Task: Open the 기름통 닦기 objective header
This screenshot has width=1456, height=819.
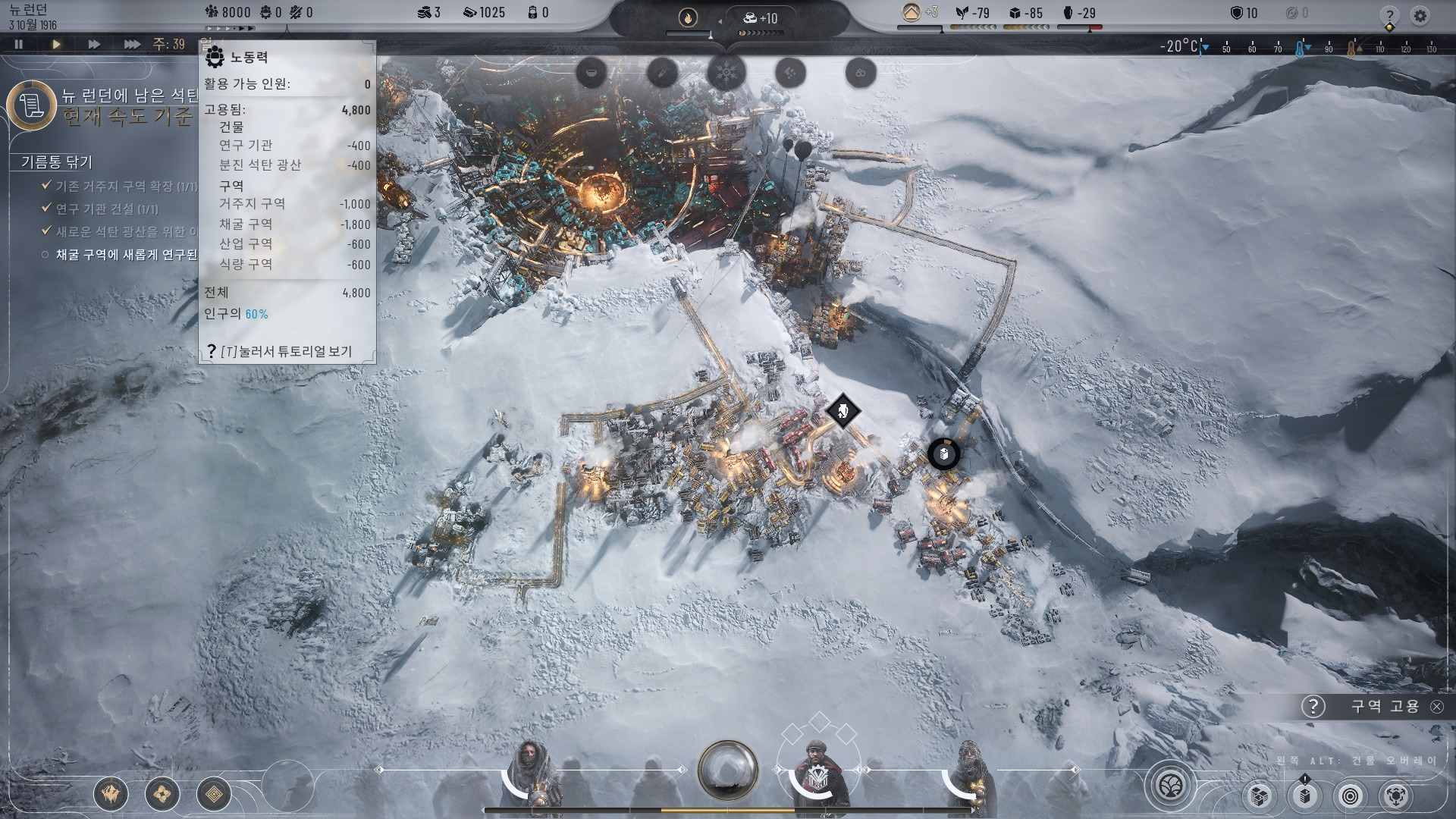Action: 57,162
